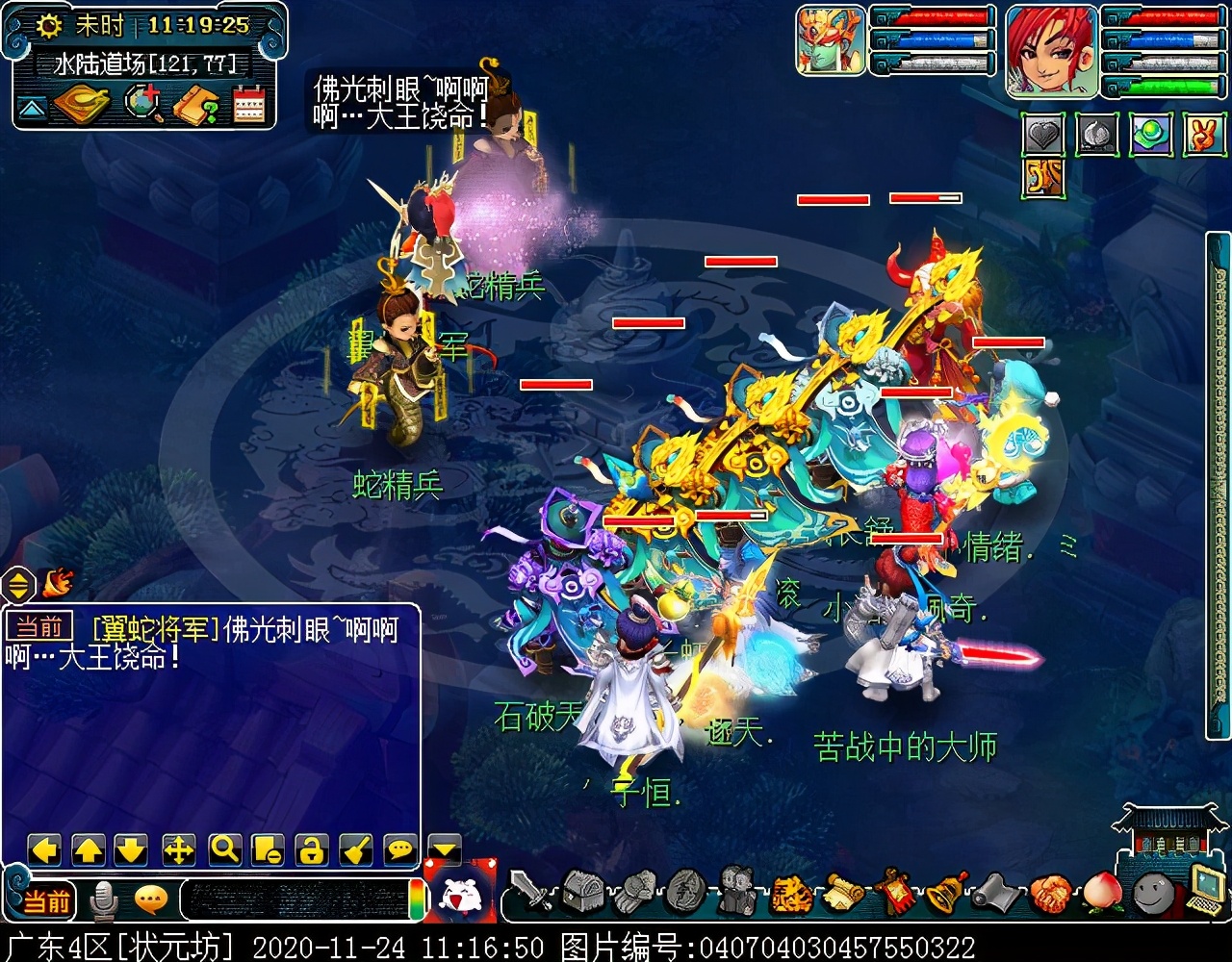The image size is (1232, 962).
Task: Toggle the microphone voice input
Action: pos(103,900)
